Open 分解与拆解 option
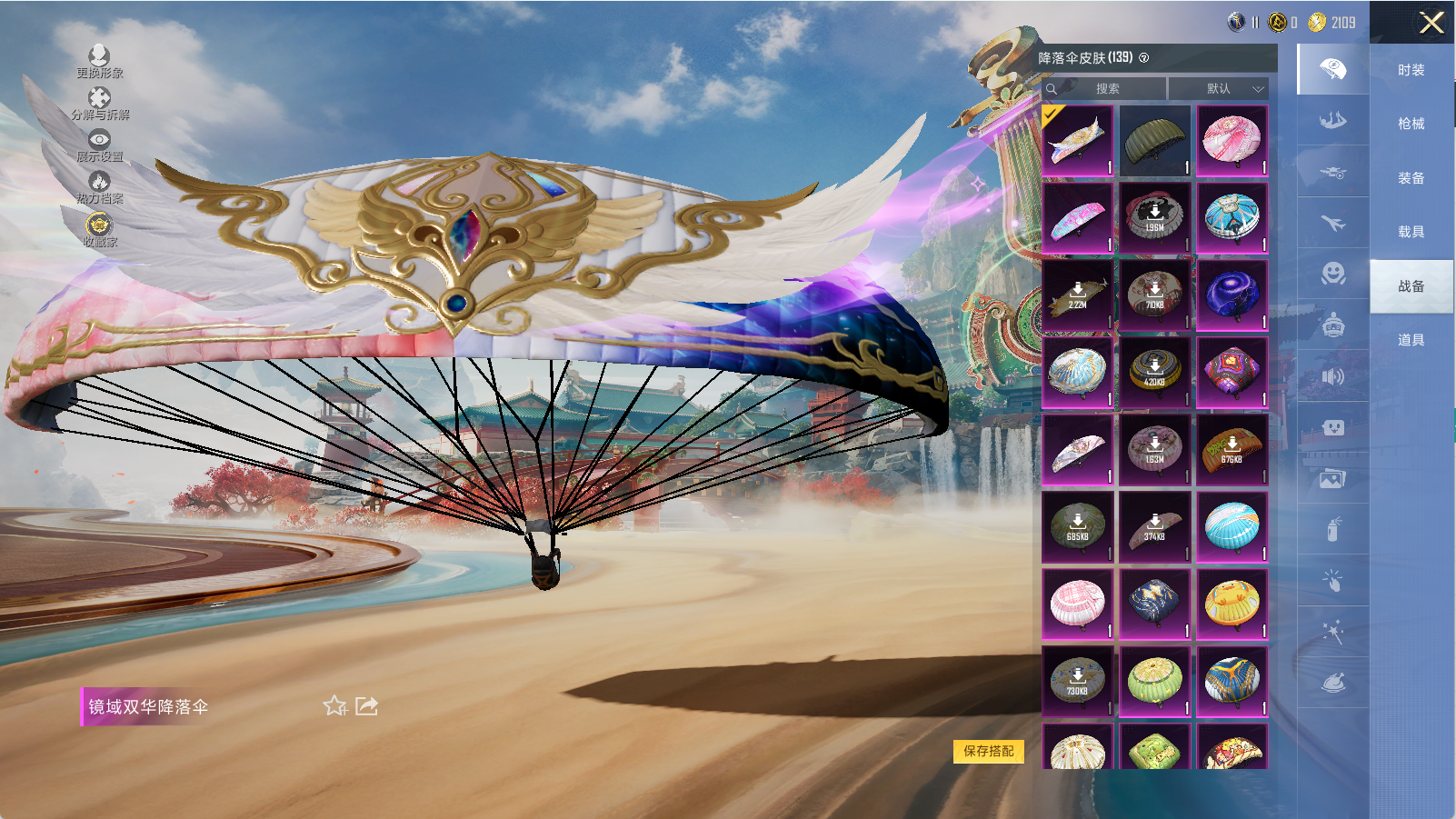The width and height of the screenshot is (1456, 819). (x=99, y=103)
